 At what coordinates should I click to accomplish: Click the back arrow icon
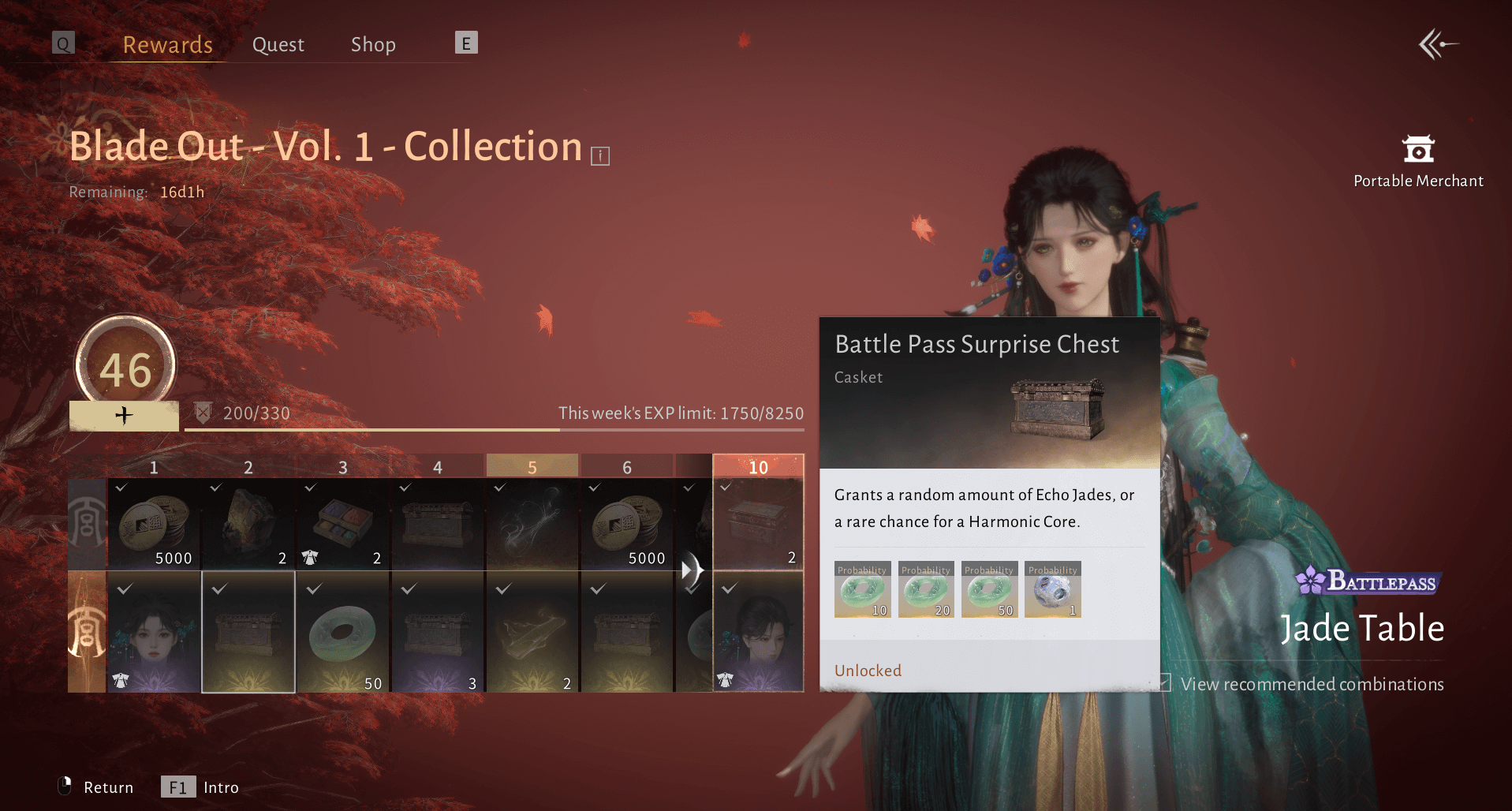(1438, 44)
